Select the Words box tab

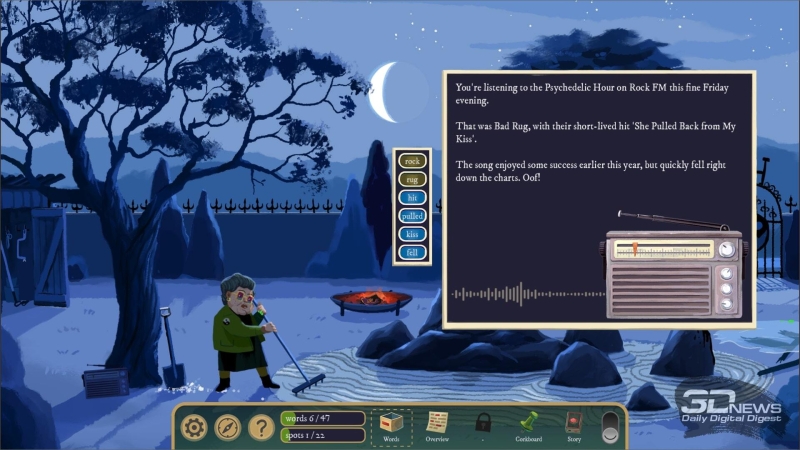point(391,427)
